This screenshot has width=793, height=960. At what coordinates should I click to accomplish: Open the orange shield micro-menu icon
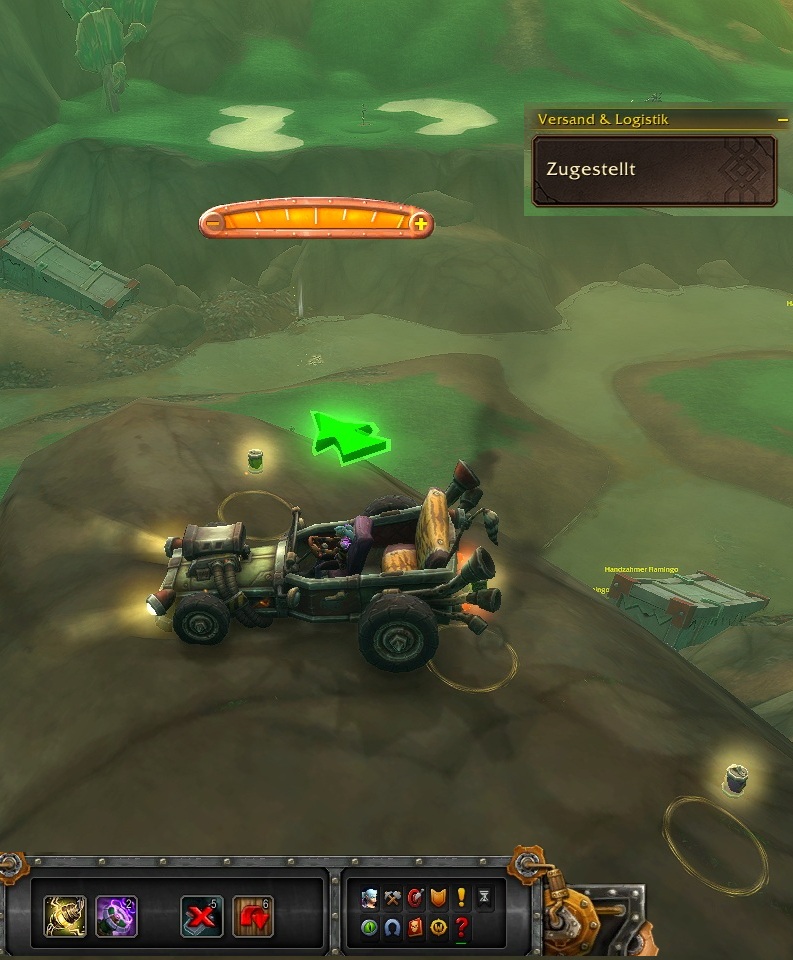coord(438,898)
